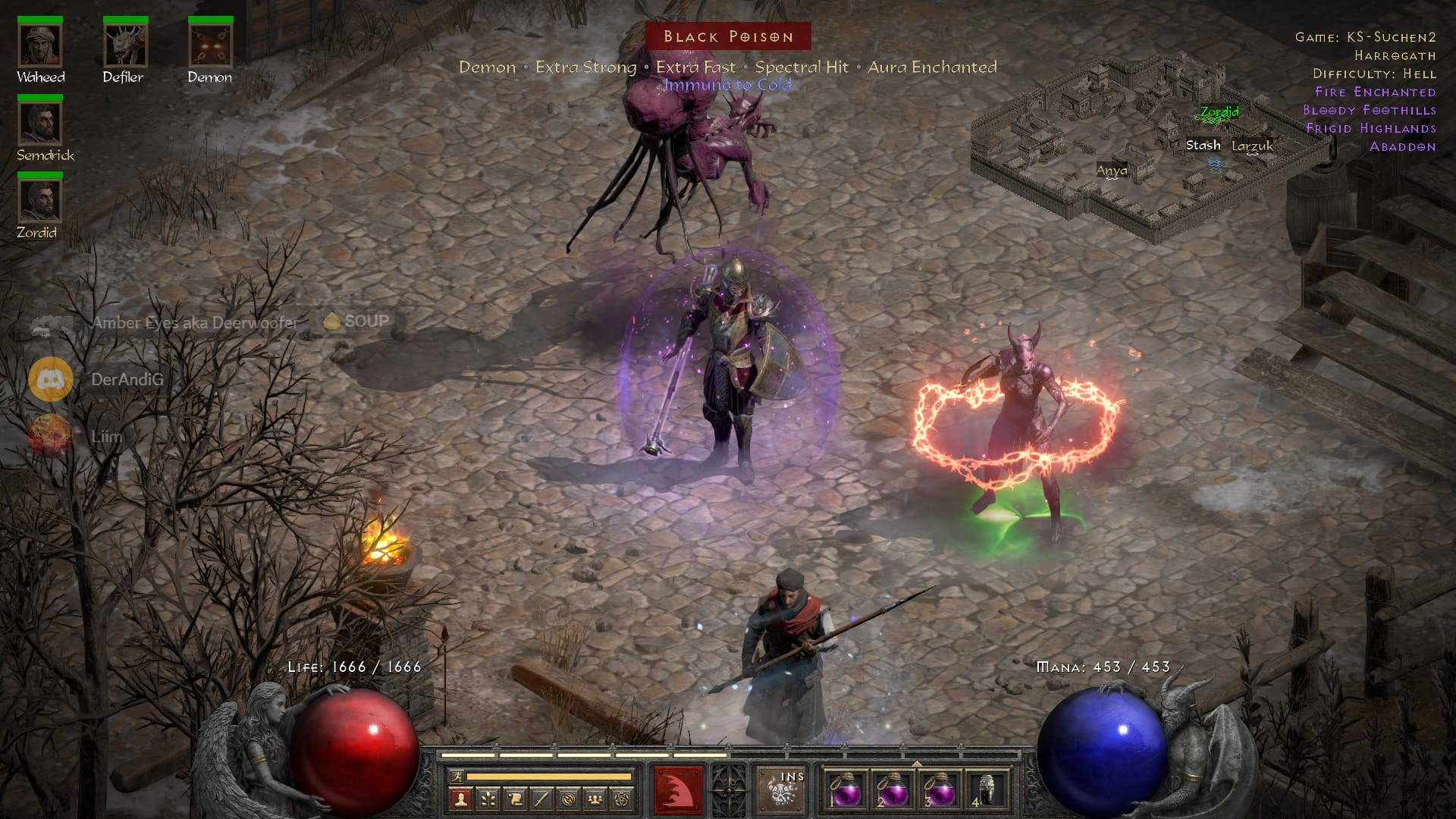The height and width of the screenshot is (819, 1456).
Task: Click DerAndiG's Discord overlay avatar
Action: point(51,379)
